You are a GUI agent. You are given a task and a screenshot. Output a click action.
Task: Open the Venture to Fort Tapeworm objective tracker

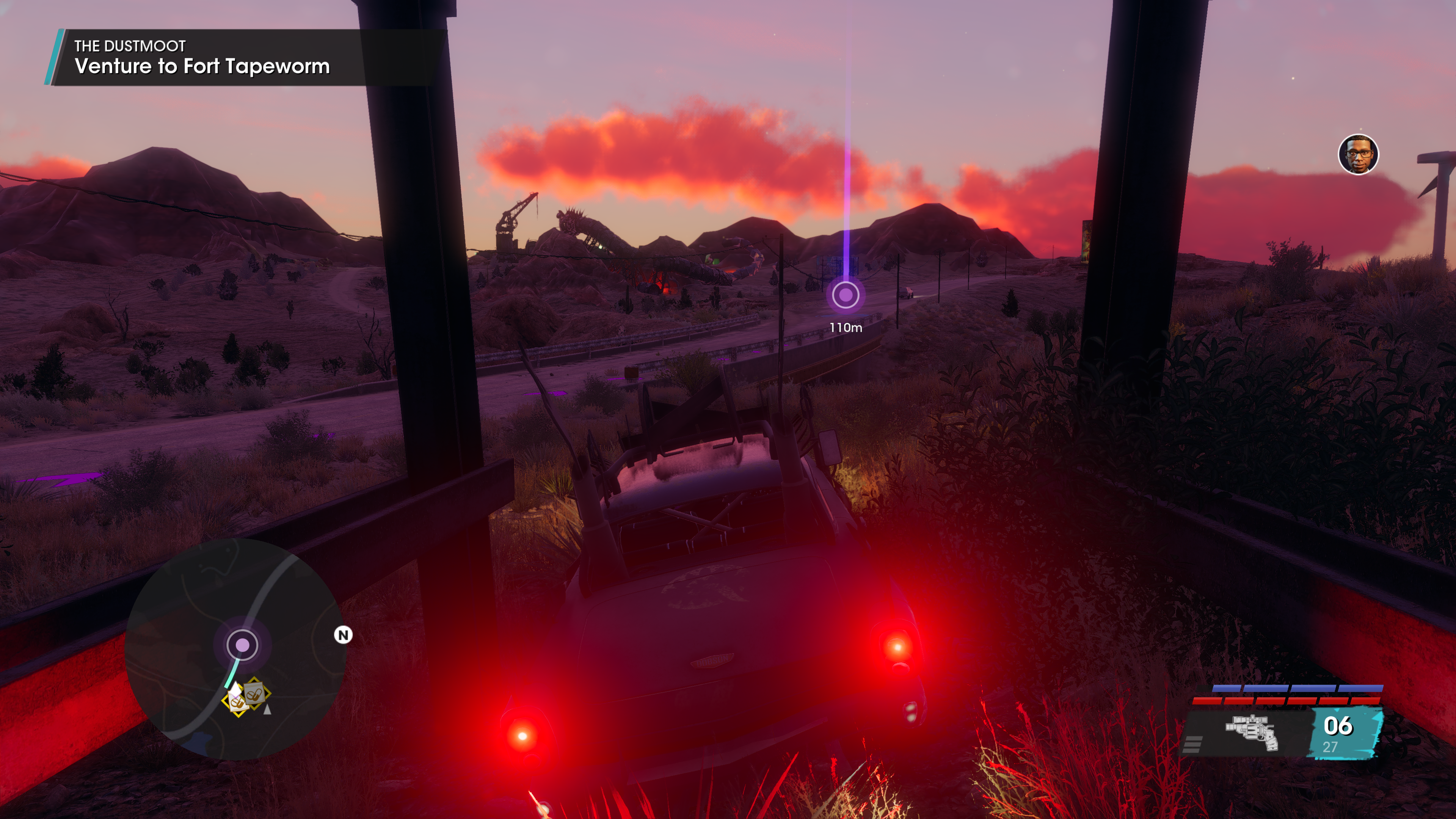[201, 58]
